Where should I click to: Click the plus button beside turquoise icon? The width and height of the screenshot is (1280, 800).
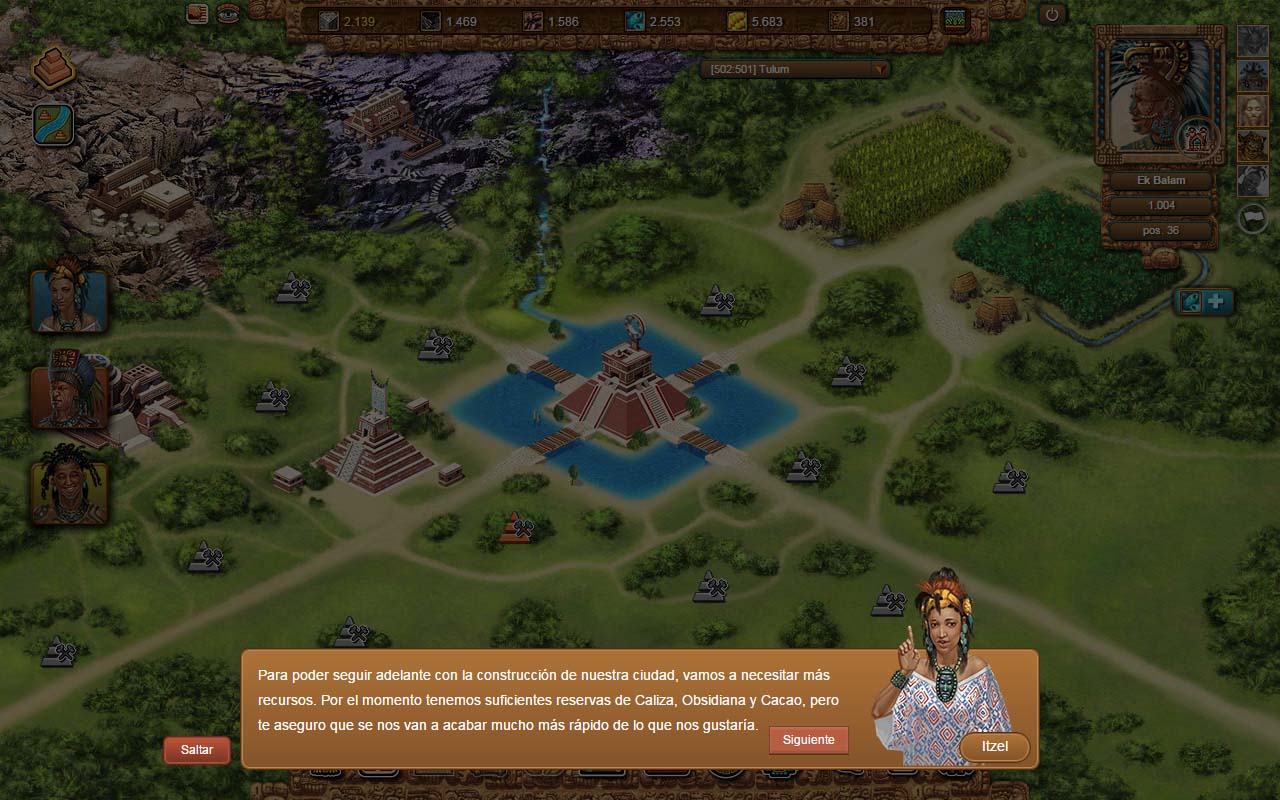click(1218, 302)
